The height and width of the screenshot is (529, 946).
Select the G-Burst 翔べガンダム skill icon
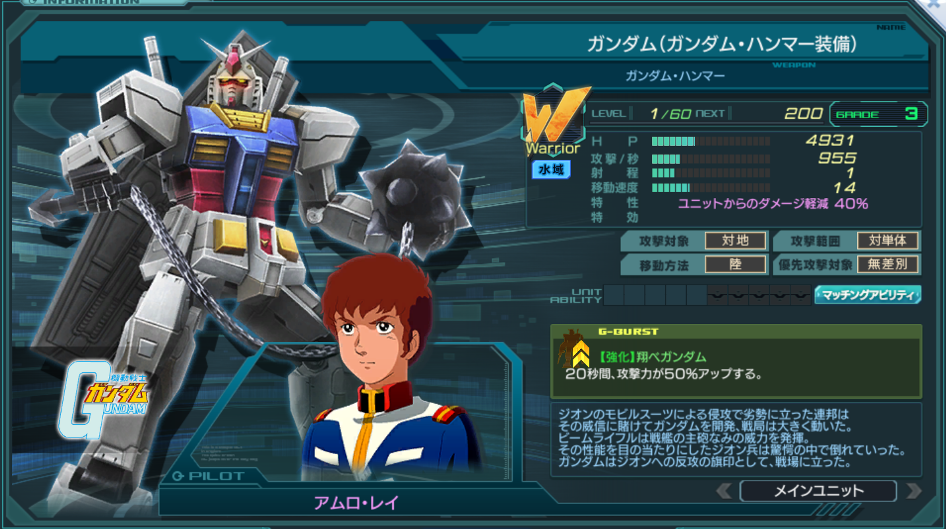coord(578,352)
